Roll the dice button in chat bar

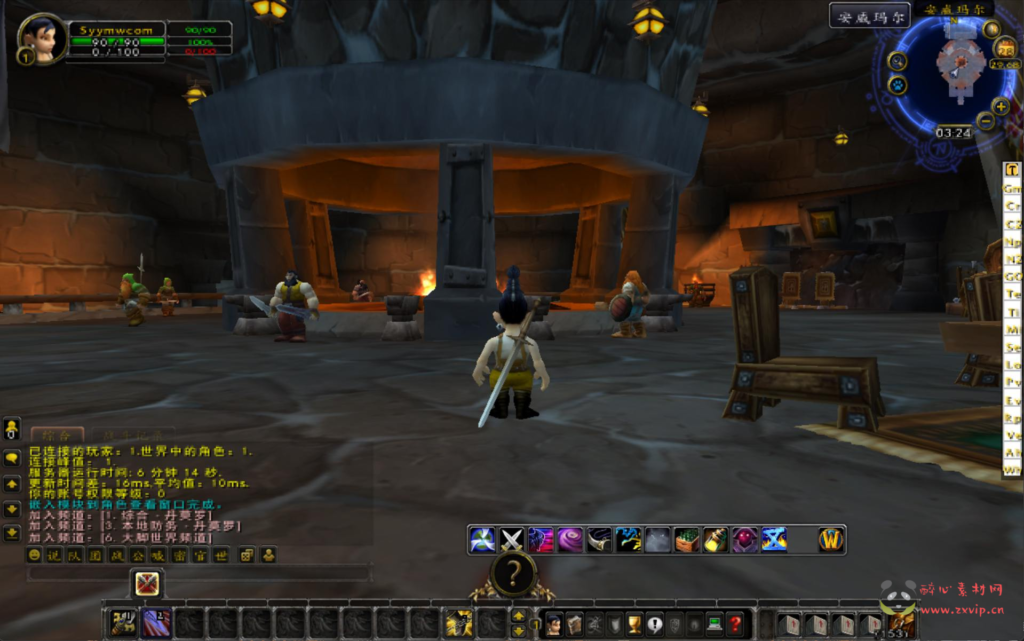(247, 555)
